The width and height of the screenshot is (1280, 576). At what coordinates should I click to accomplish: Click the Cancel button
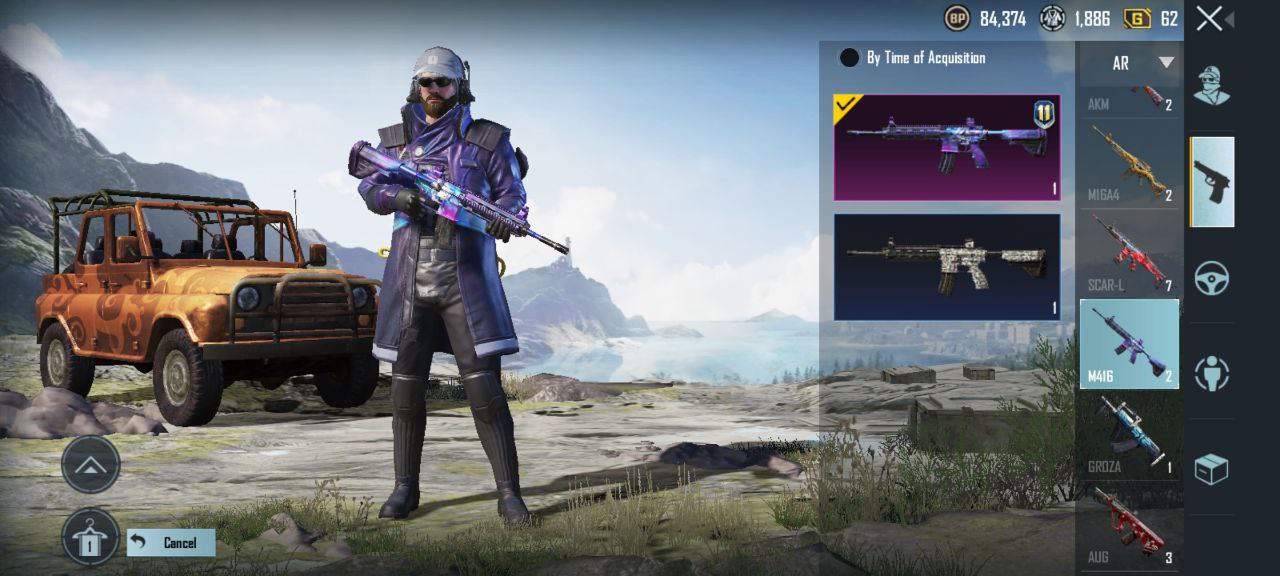pyautogui.click(x=171, y=543)
